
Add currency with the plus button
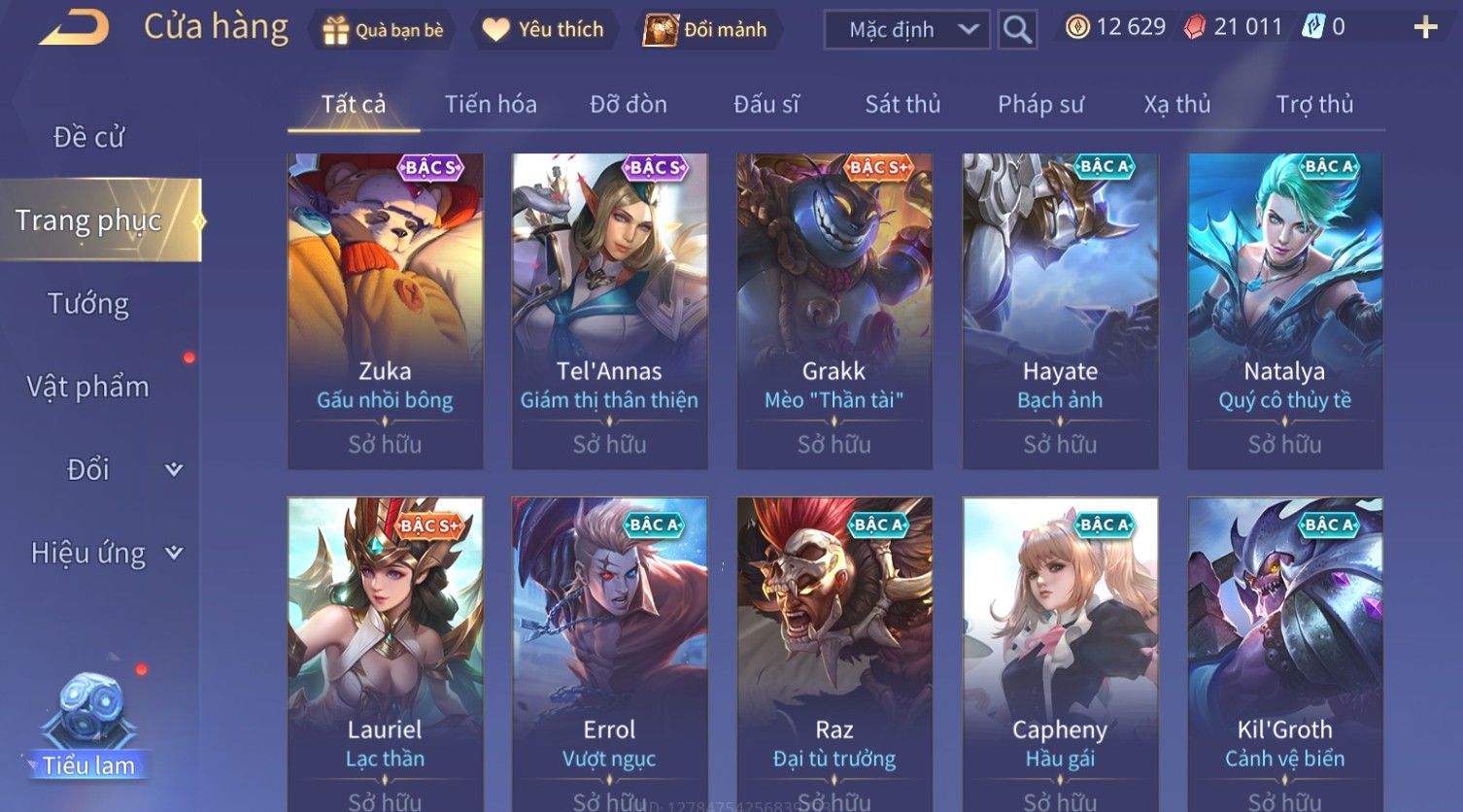pos(1425,27)
